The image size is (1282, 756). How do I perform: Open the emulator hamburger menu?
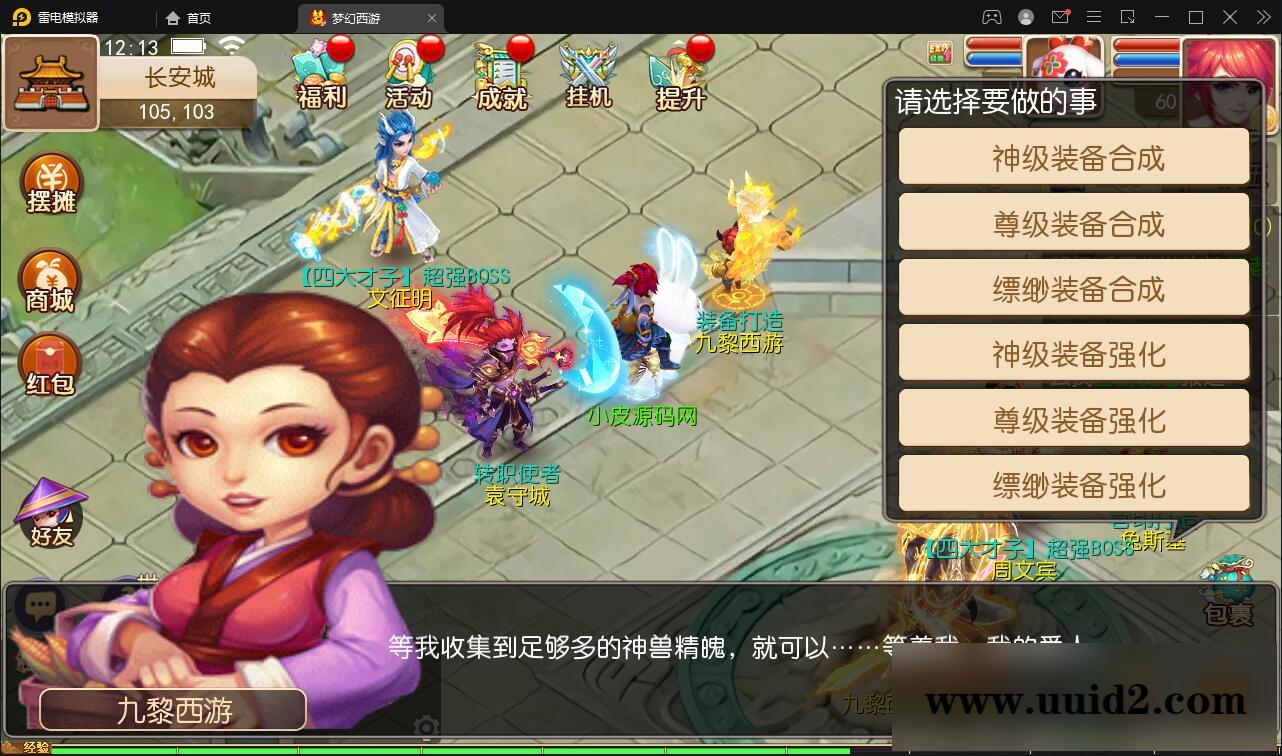tap(1094, 17)
